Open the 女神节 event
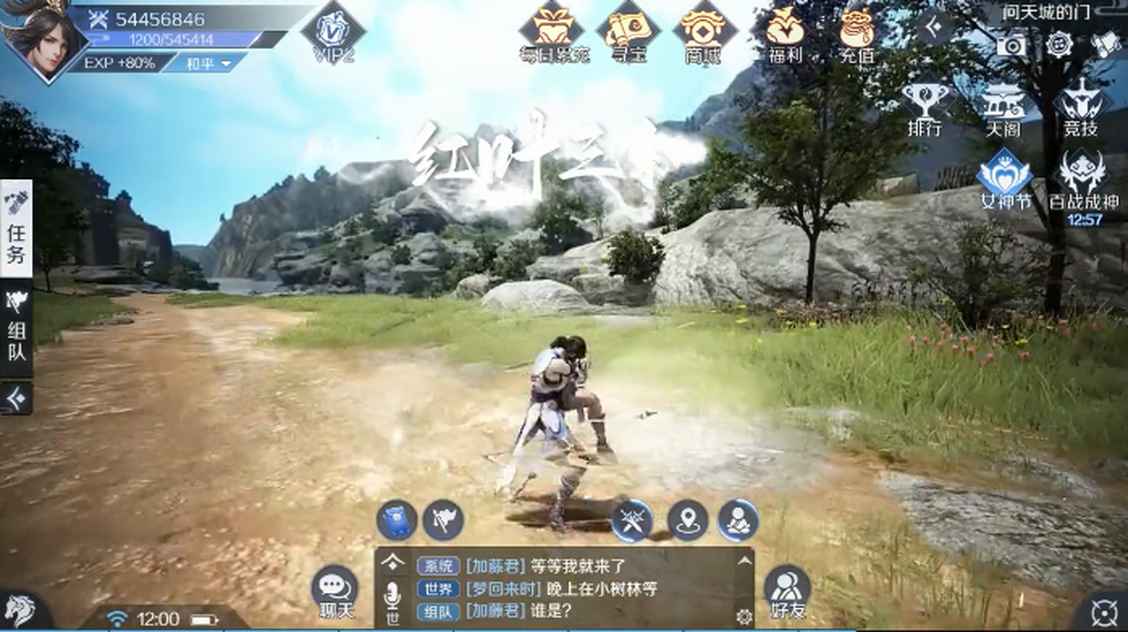Screen dimensions: 1128x632 [1004, 180]
